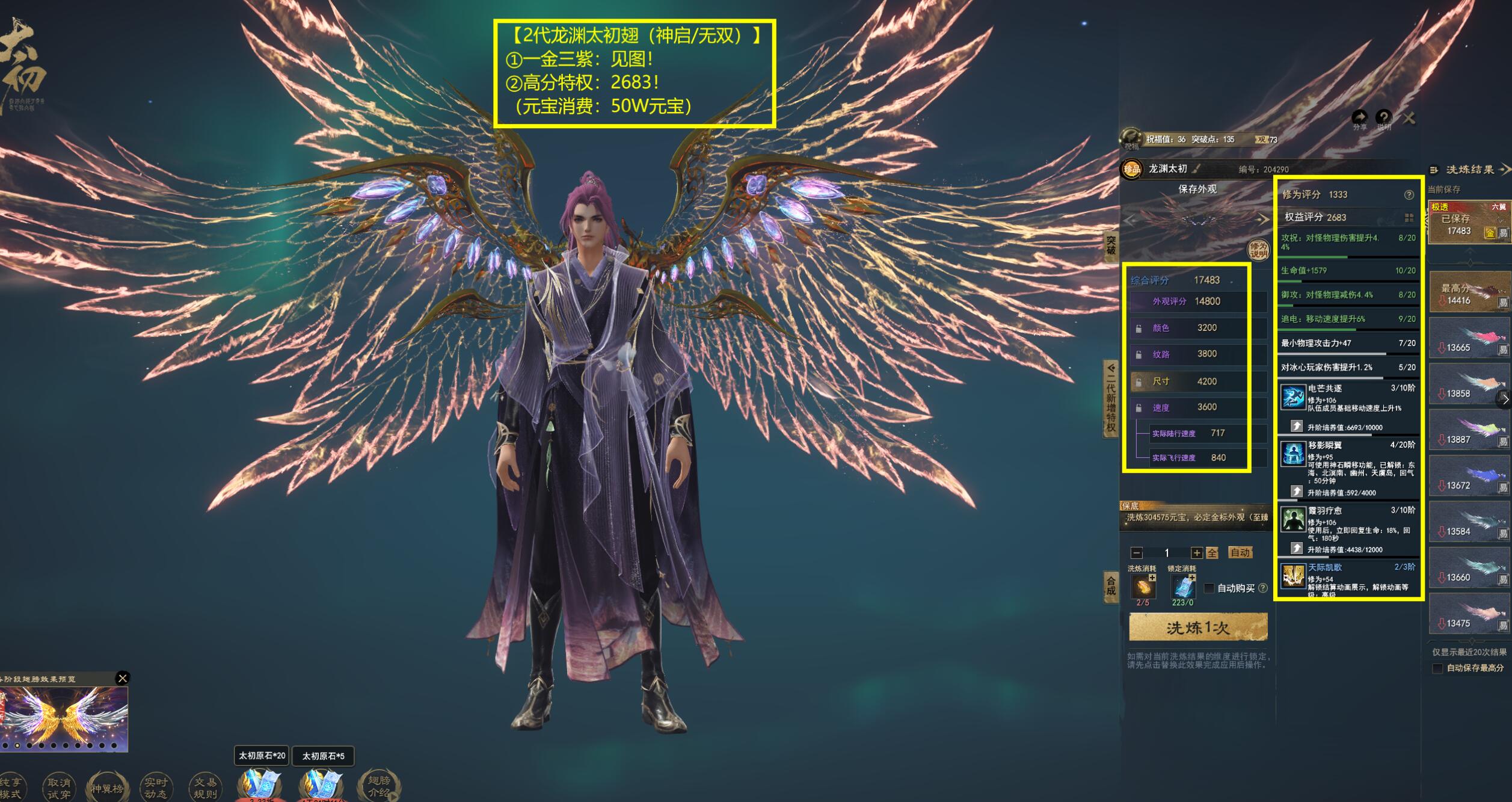Increase refine count with the plus stepper

[1196, 553]
